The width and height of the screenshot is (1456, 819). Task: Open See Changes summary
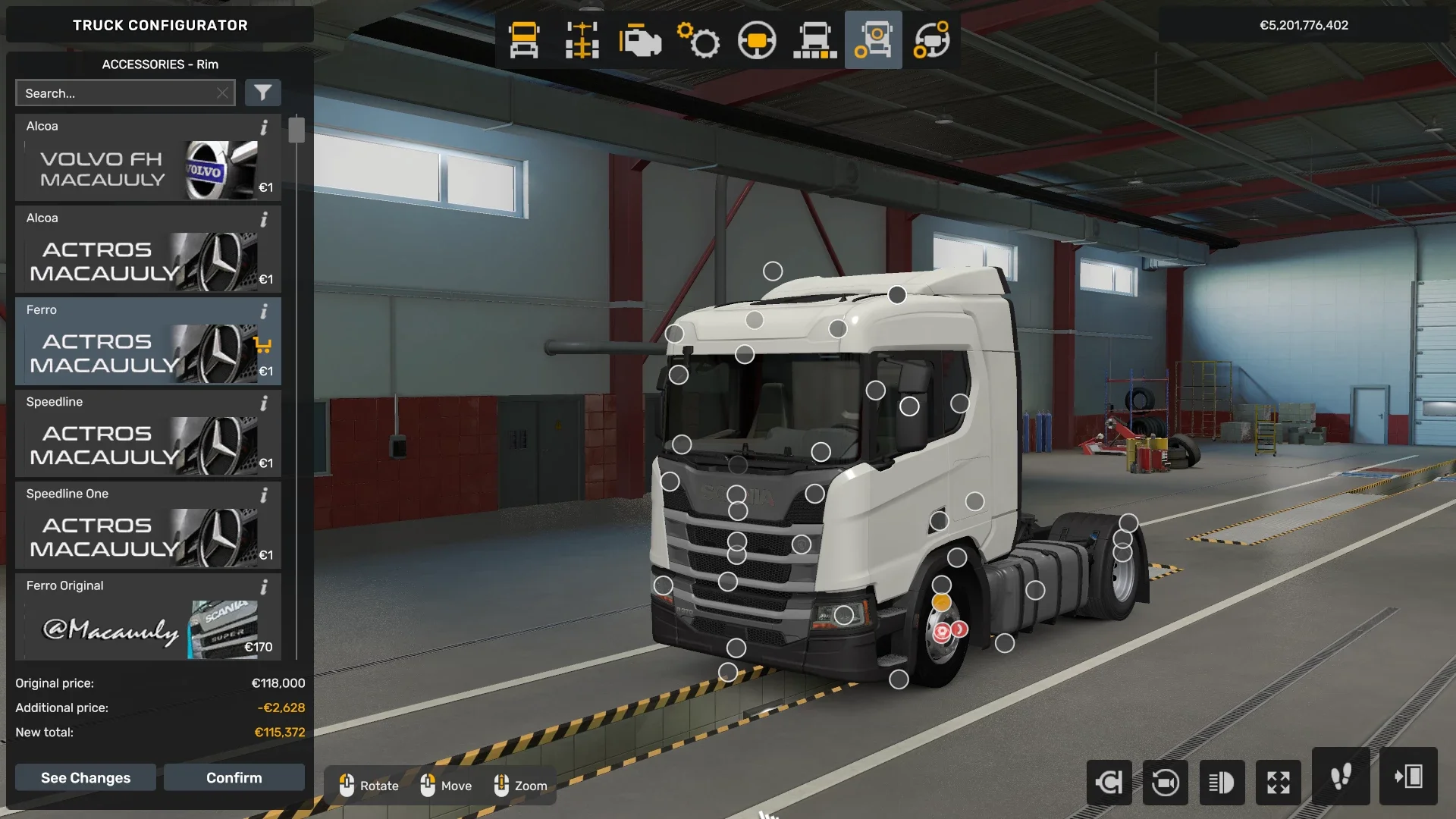85,777
